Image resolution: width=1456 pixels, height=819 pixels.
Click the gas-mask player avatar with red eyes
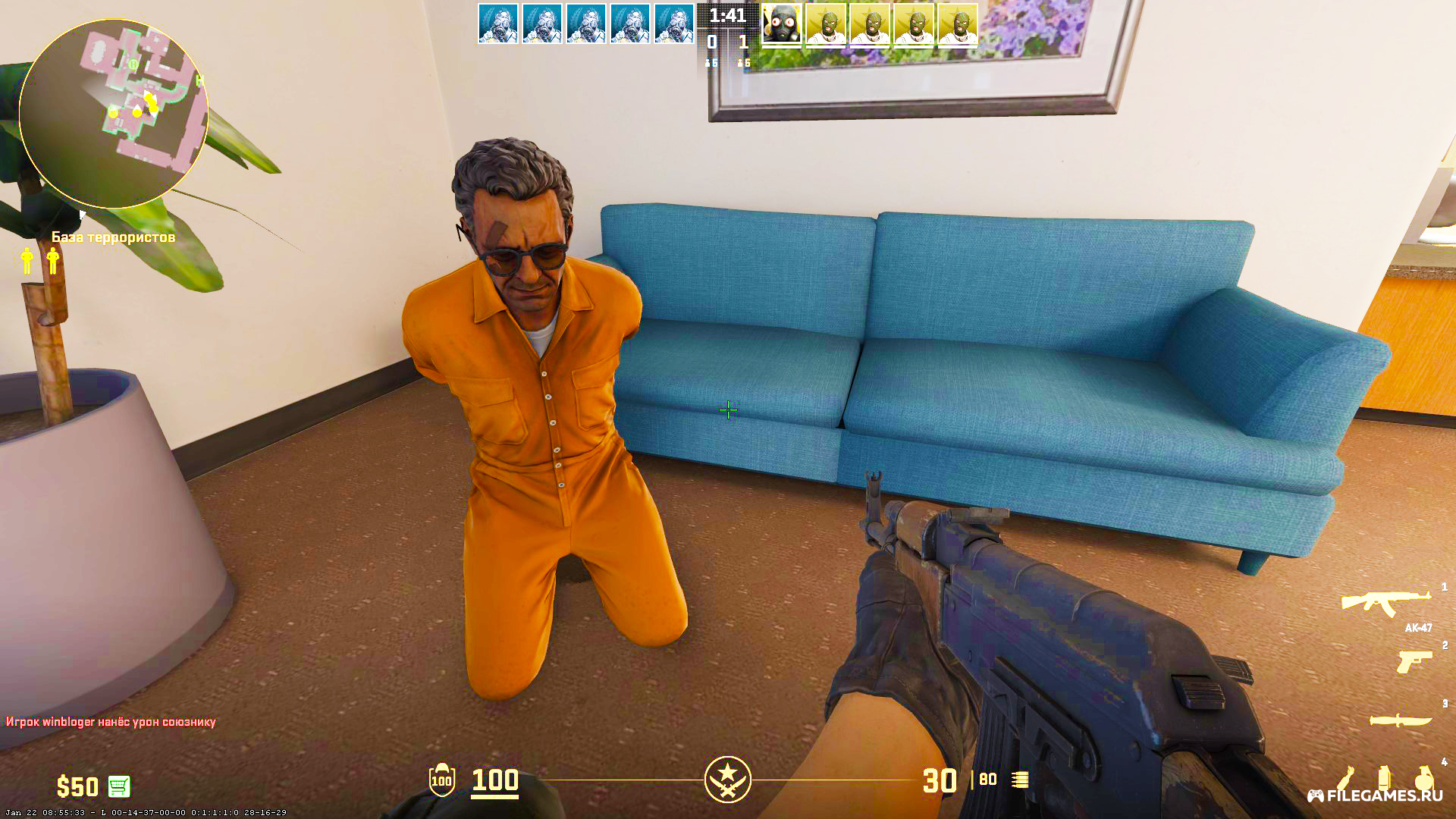coord(781,24)
